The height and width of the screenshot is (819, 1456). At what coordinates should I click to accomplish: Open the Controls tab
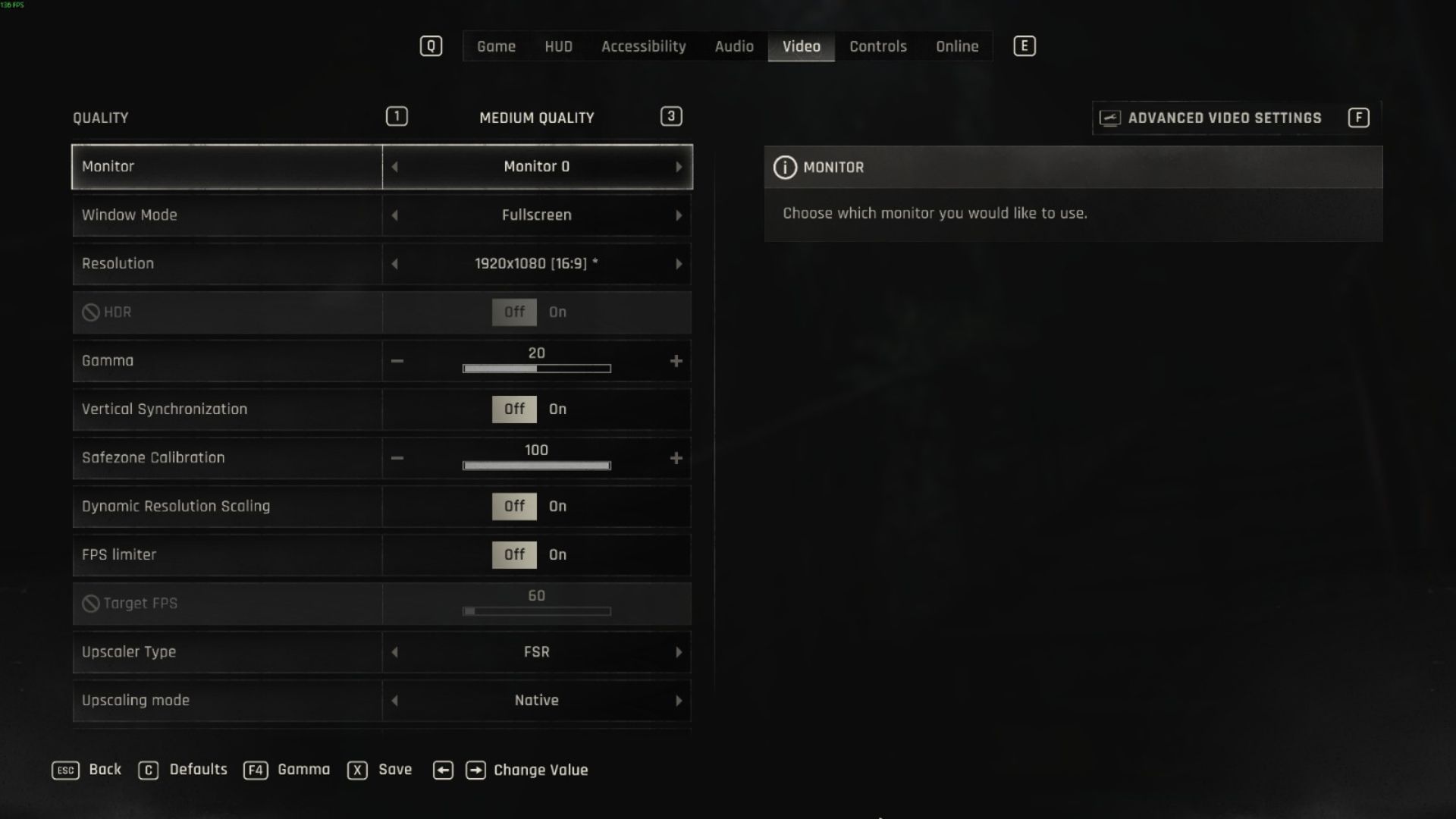click(x=877, y=46)
